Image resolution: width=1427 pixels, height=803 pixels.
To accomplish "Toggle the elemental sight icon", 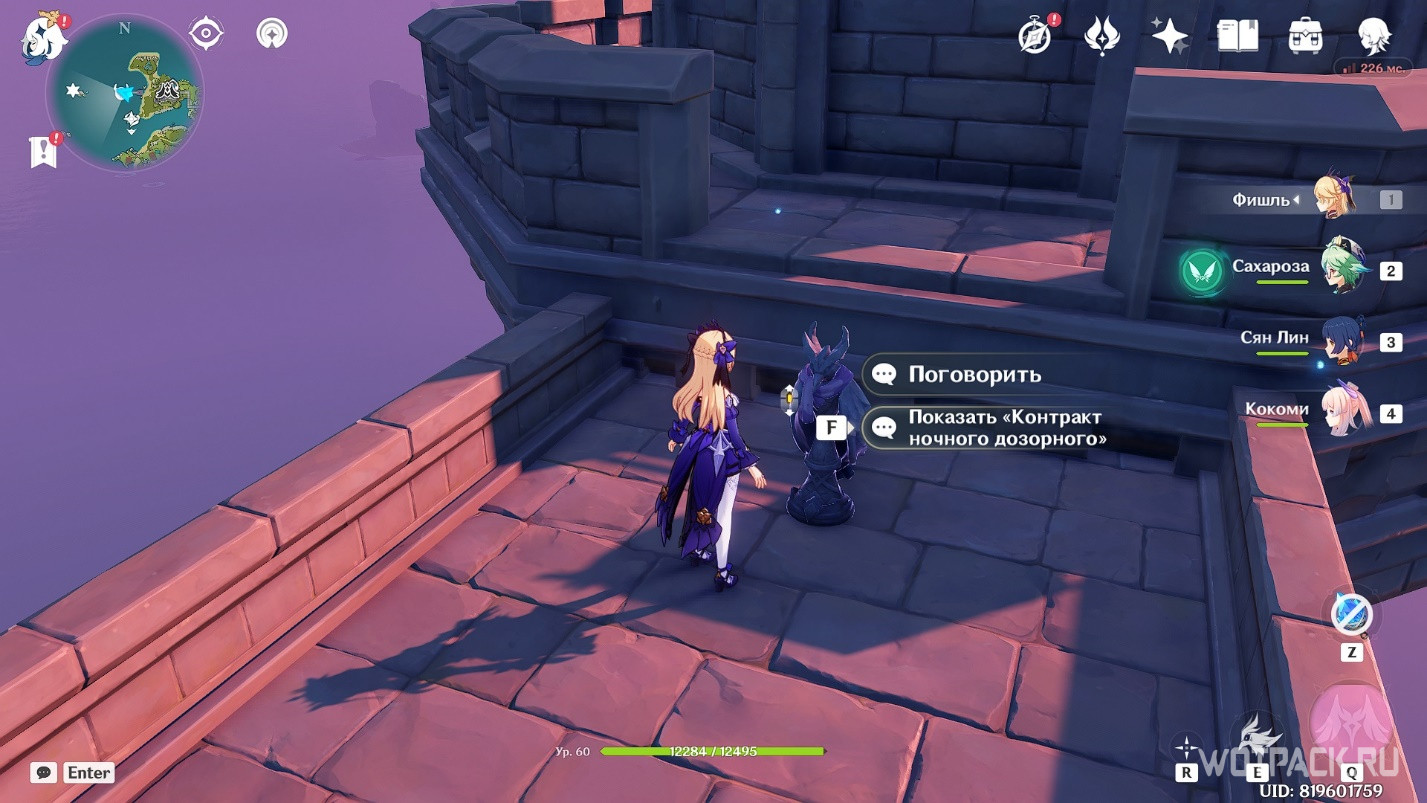I will [271, 34].
